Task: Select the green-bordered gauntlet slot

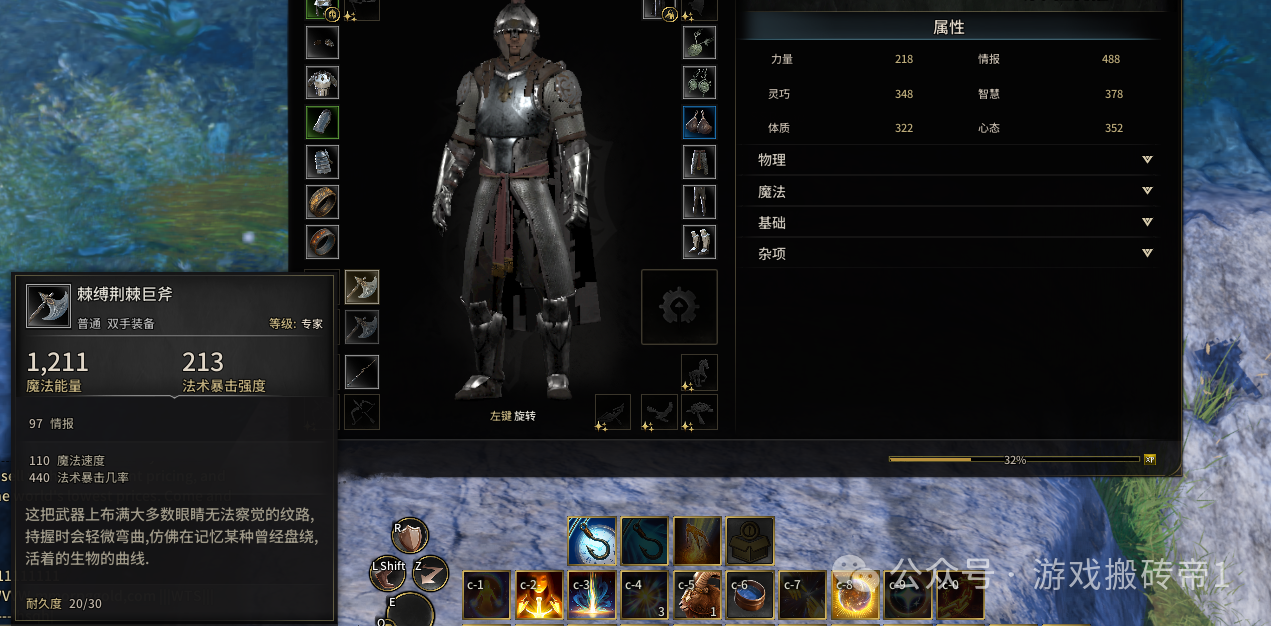Action: (322, 122)
